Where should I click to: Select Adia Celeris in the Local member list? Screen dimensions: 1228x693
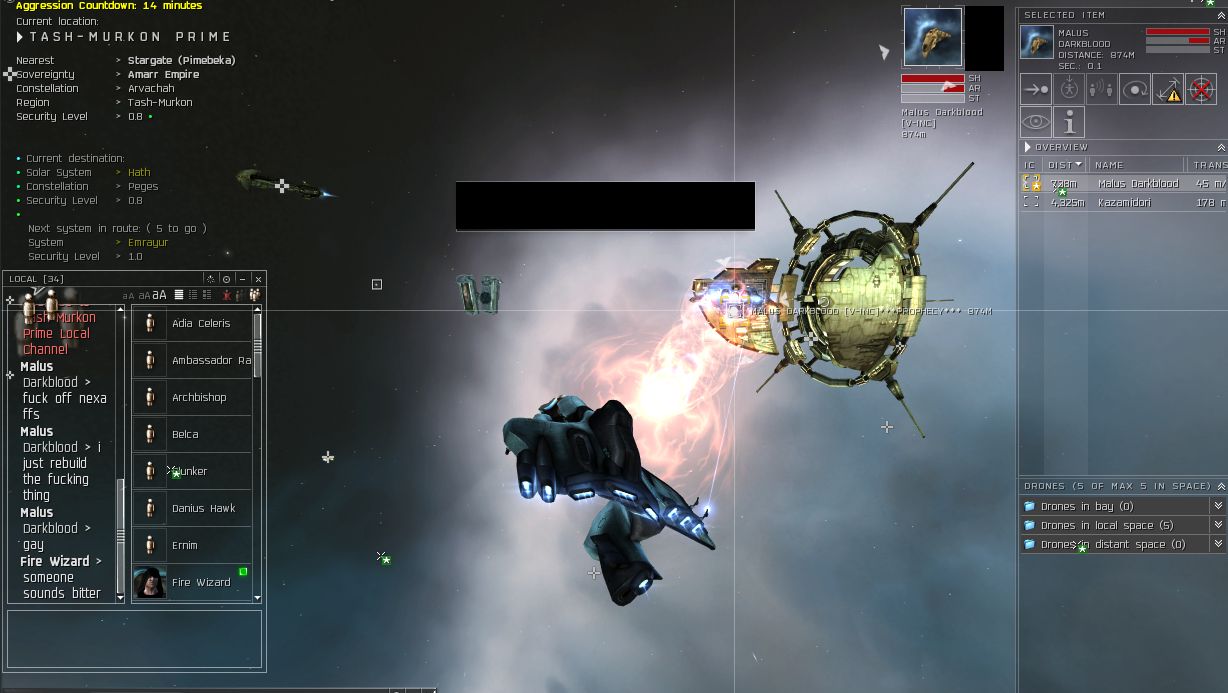[200, 323]
